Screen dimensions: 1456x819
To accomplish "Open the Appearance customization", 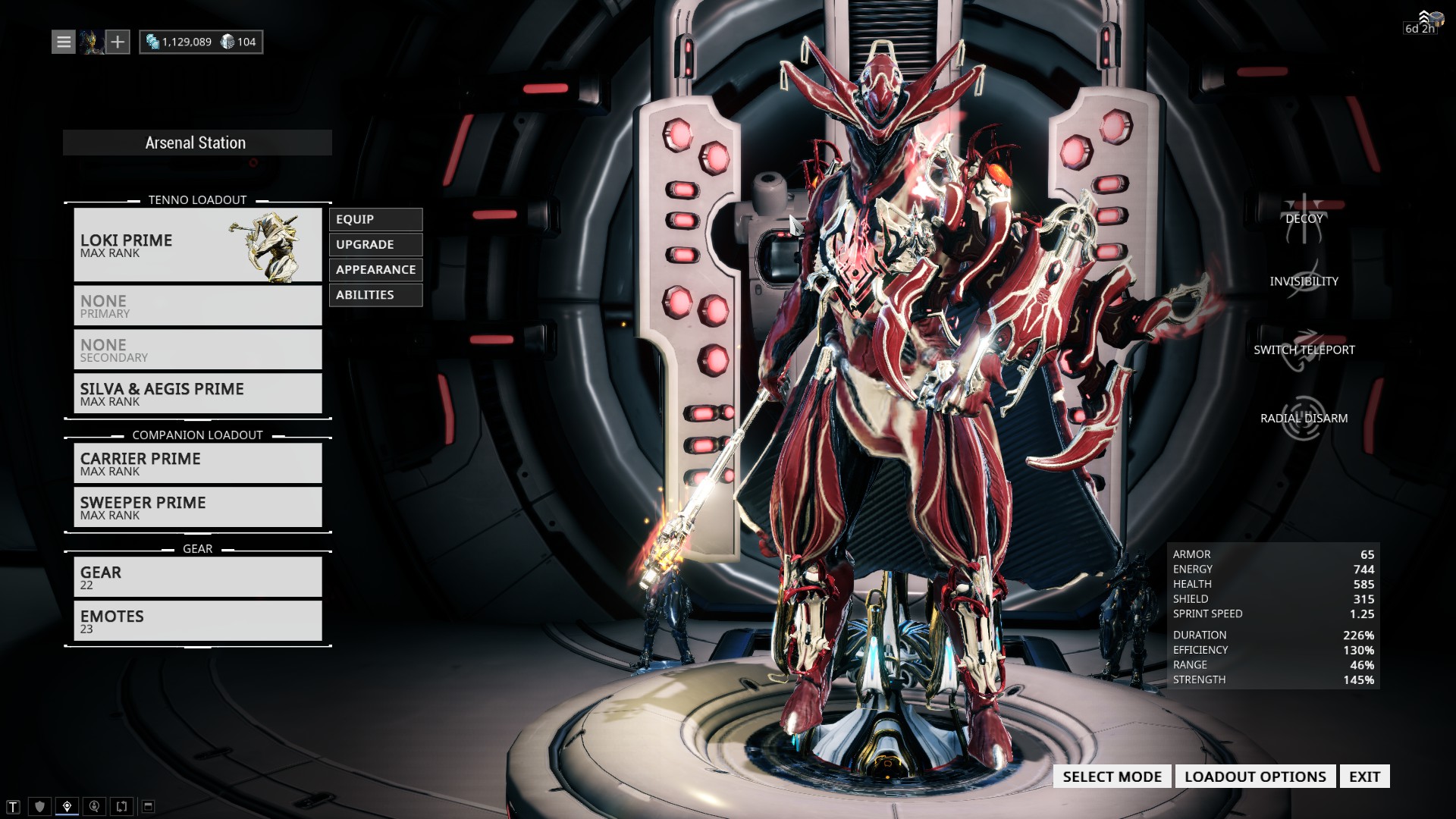I will 375,269.
